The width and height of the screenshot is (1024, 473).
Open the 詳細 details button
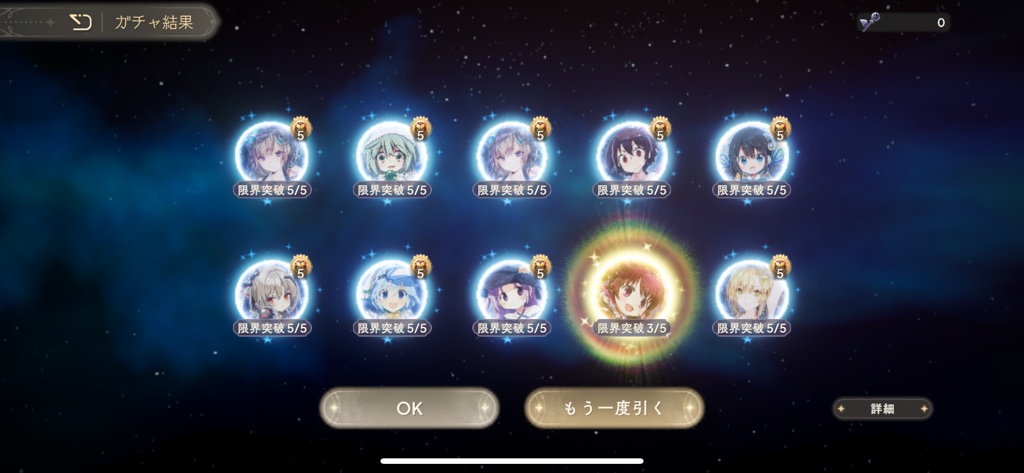click(x=882, y=409)
